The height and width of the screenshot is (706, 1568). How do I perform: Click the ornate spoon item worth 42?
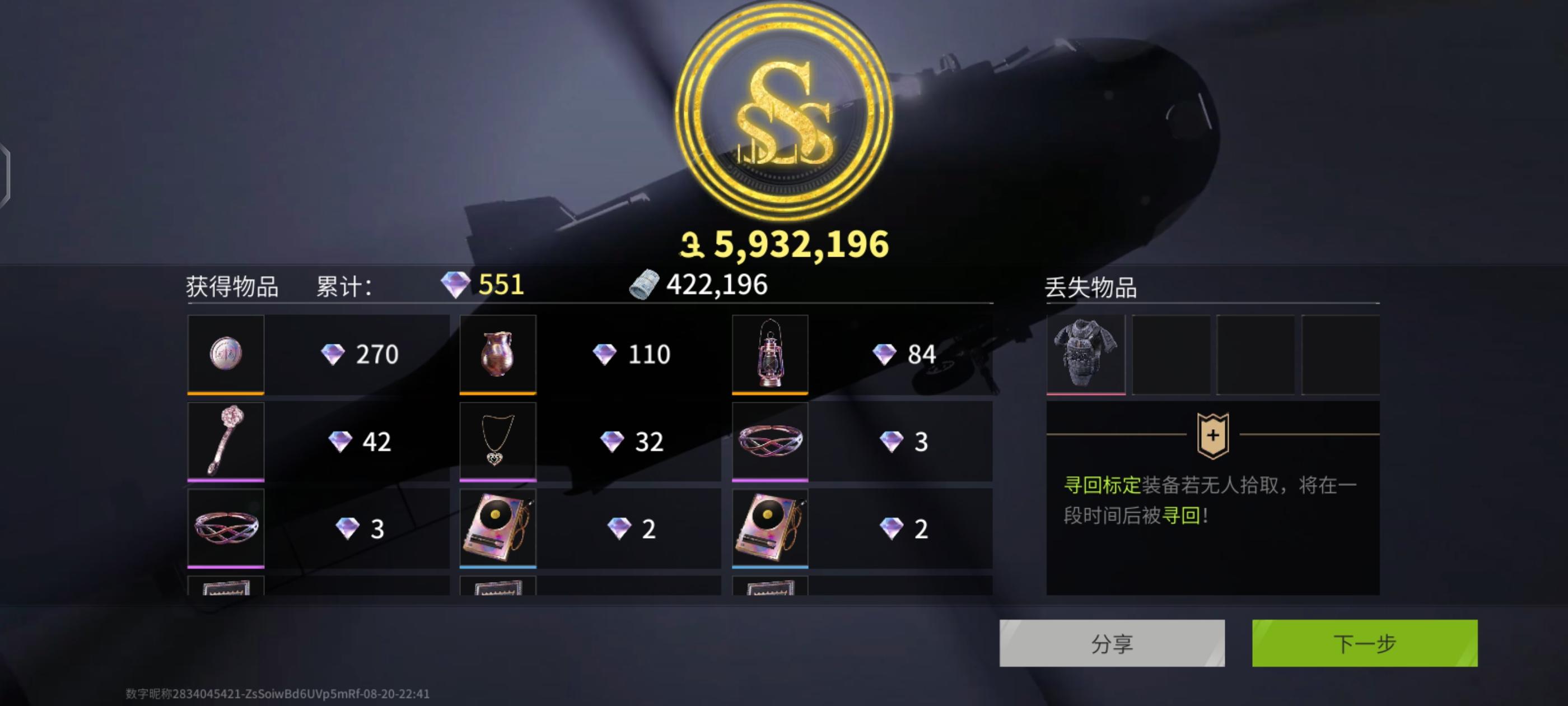(225, 440)
